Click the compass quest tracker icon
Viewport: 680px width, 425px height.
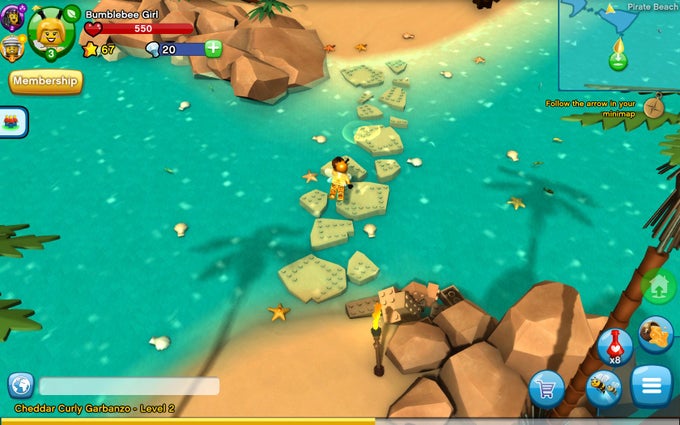point(655,105)
